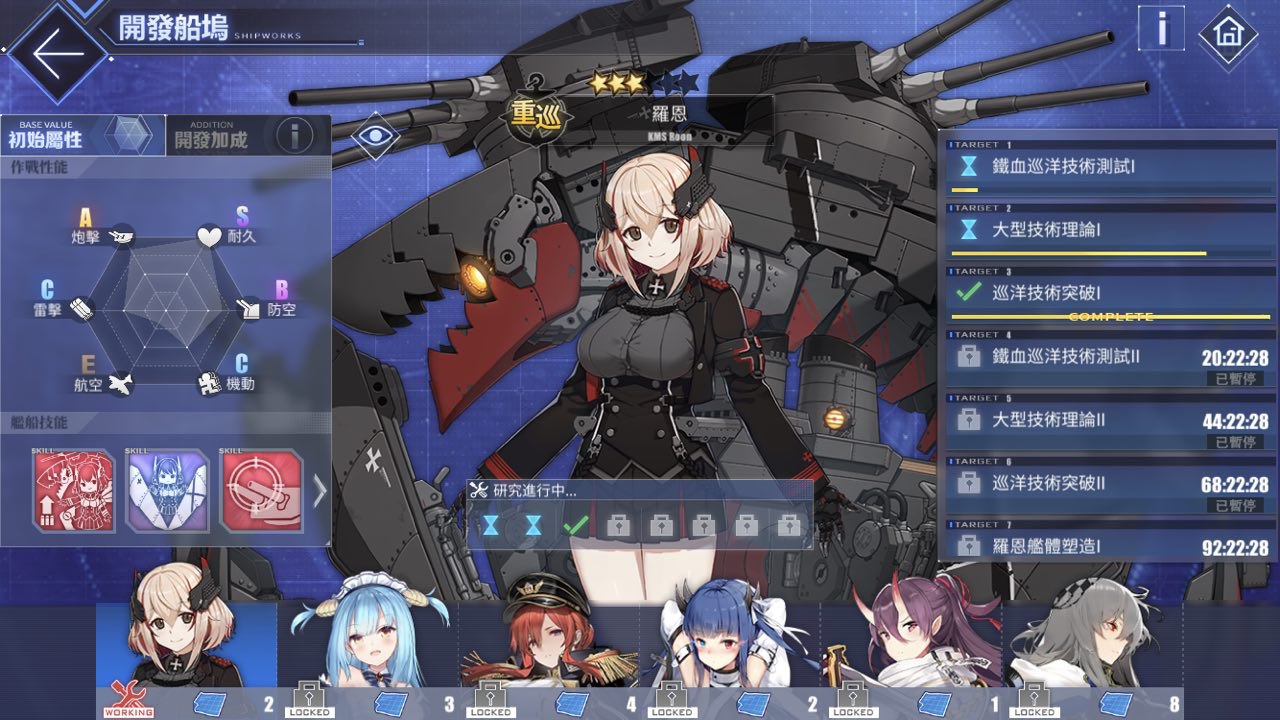Select the first red ship skill icon
The width and height of the screenshot is (1280, 720).
click(x=75, y=491)
